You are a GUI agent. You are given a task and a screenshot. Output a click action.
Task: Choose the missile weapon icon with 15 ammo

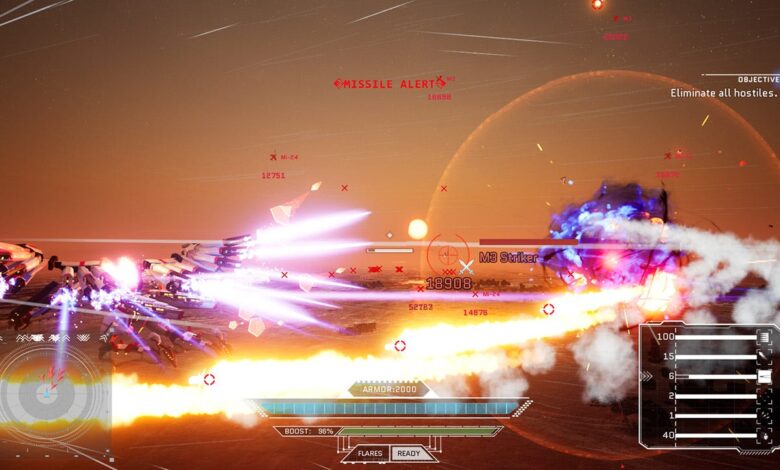tap(764, 356)
